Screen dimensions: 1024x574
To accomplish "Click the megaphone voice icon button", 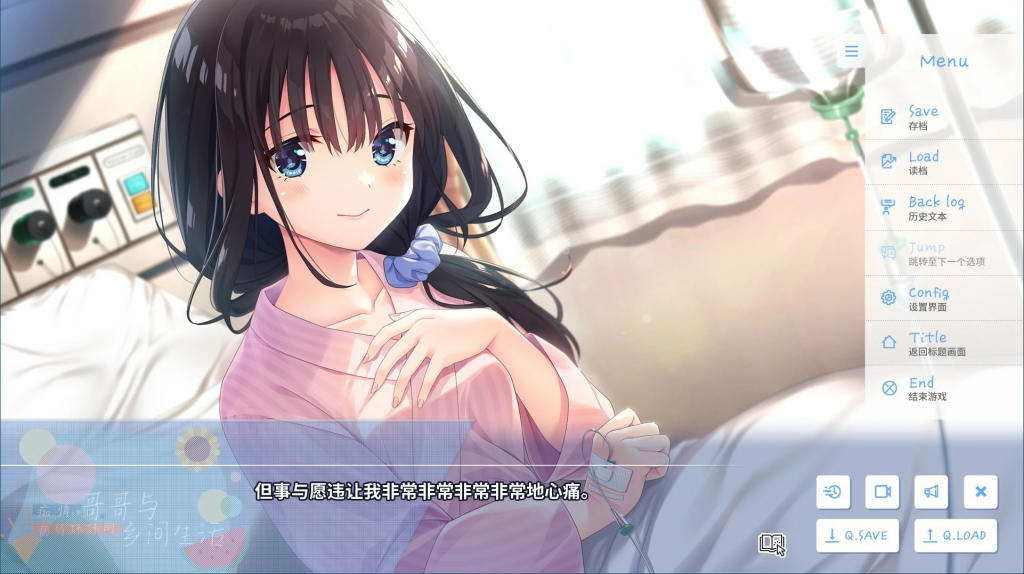I will [930, 491].
